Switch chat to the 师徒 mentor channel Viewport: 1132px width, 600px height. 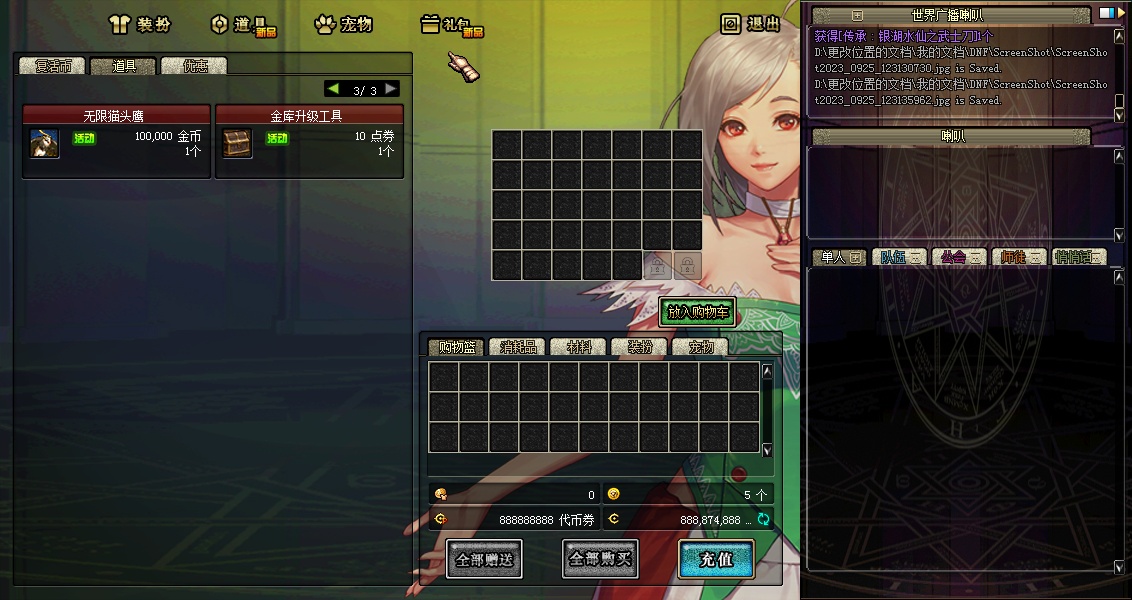pos(1018,257)
